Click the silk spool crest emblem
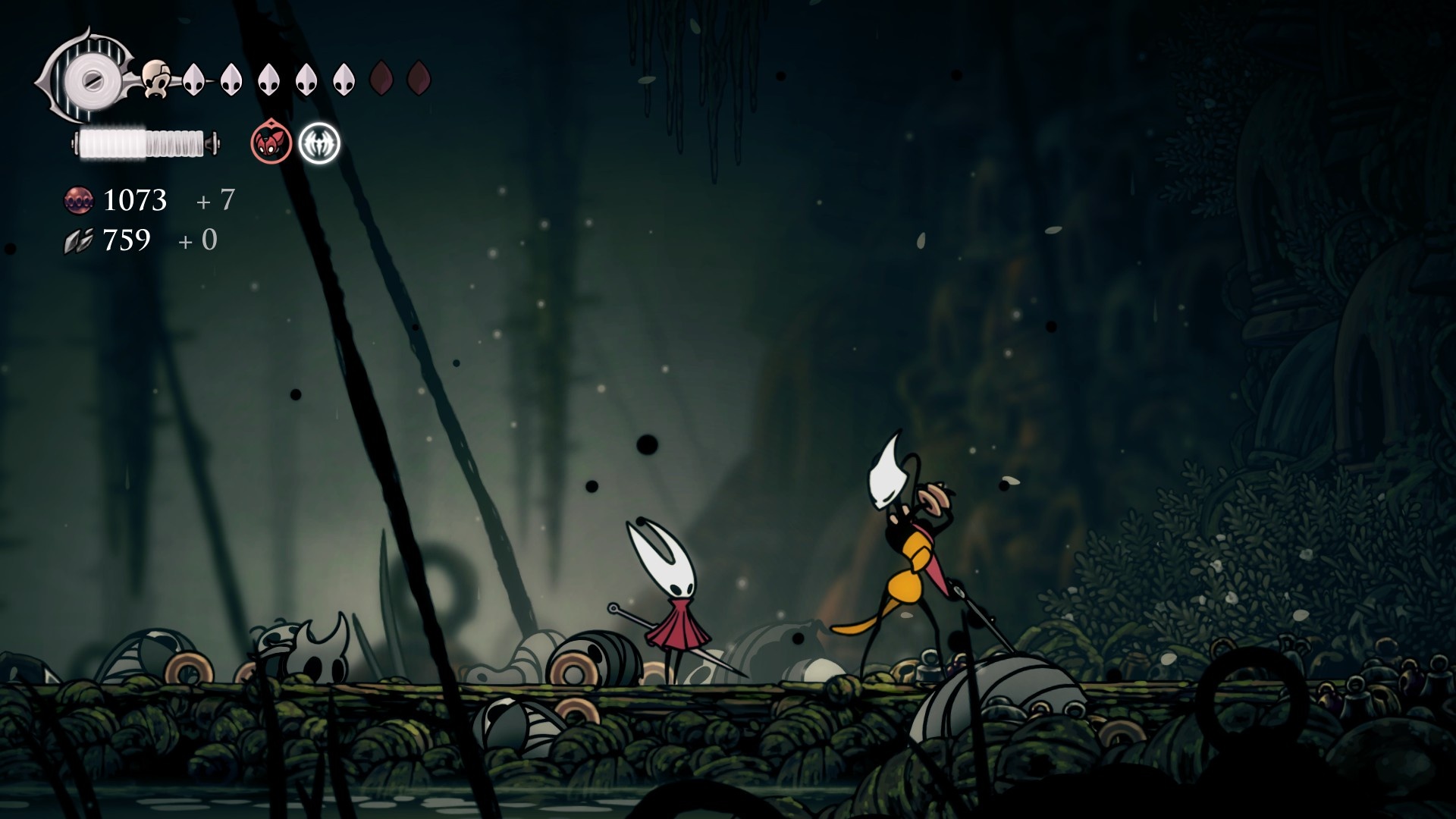The height and width of the screenshot is (819, 1456). click(89, 77)
